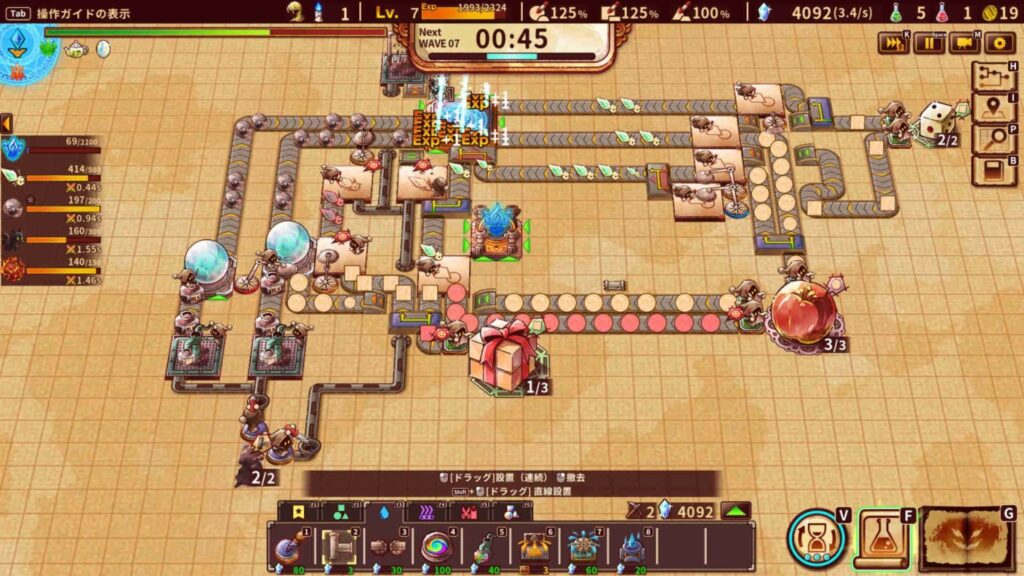Collapse the resource panel with orange arrow
The height and width of the screenshot is (576, 1024).
6,122
